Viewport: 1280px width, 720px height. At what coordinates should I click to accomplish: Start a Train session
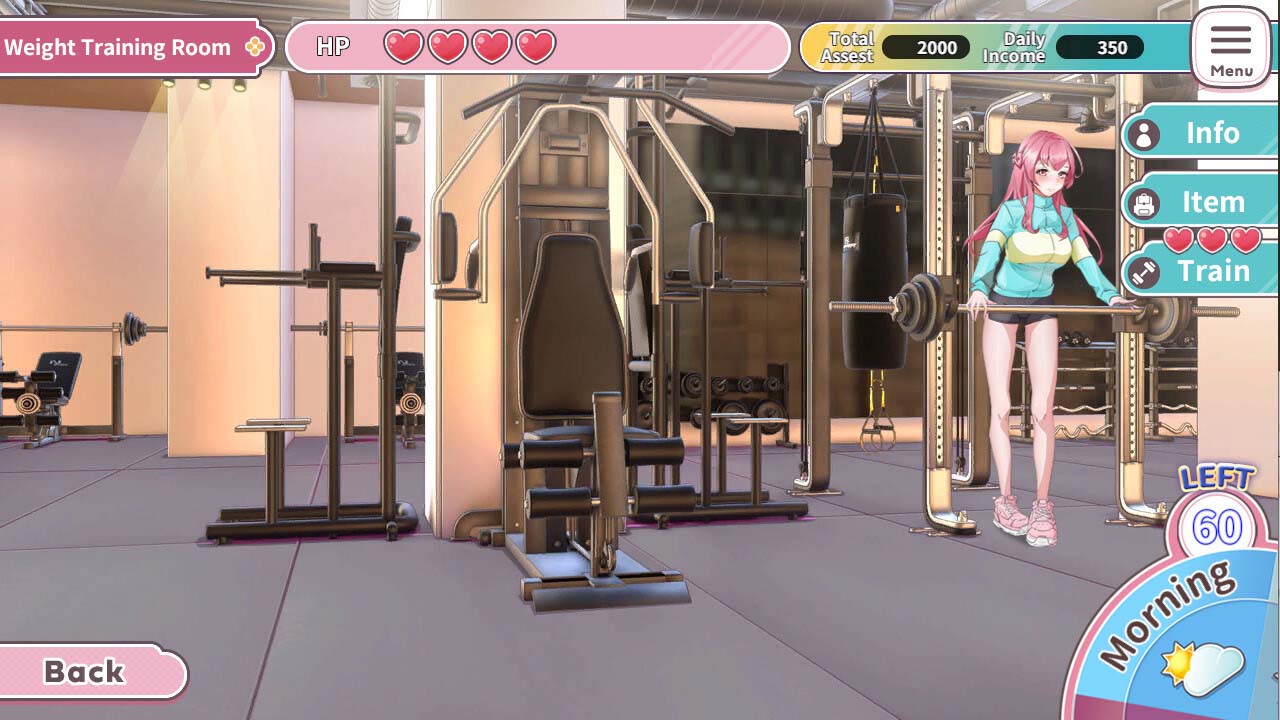tap(1216, 270)
